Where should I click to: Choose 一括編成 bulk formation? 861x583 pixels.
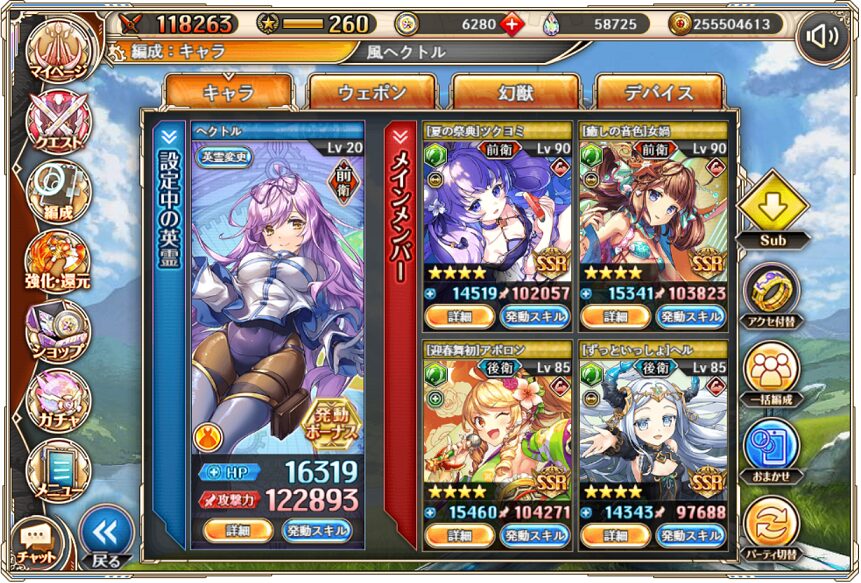(771, 371)
